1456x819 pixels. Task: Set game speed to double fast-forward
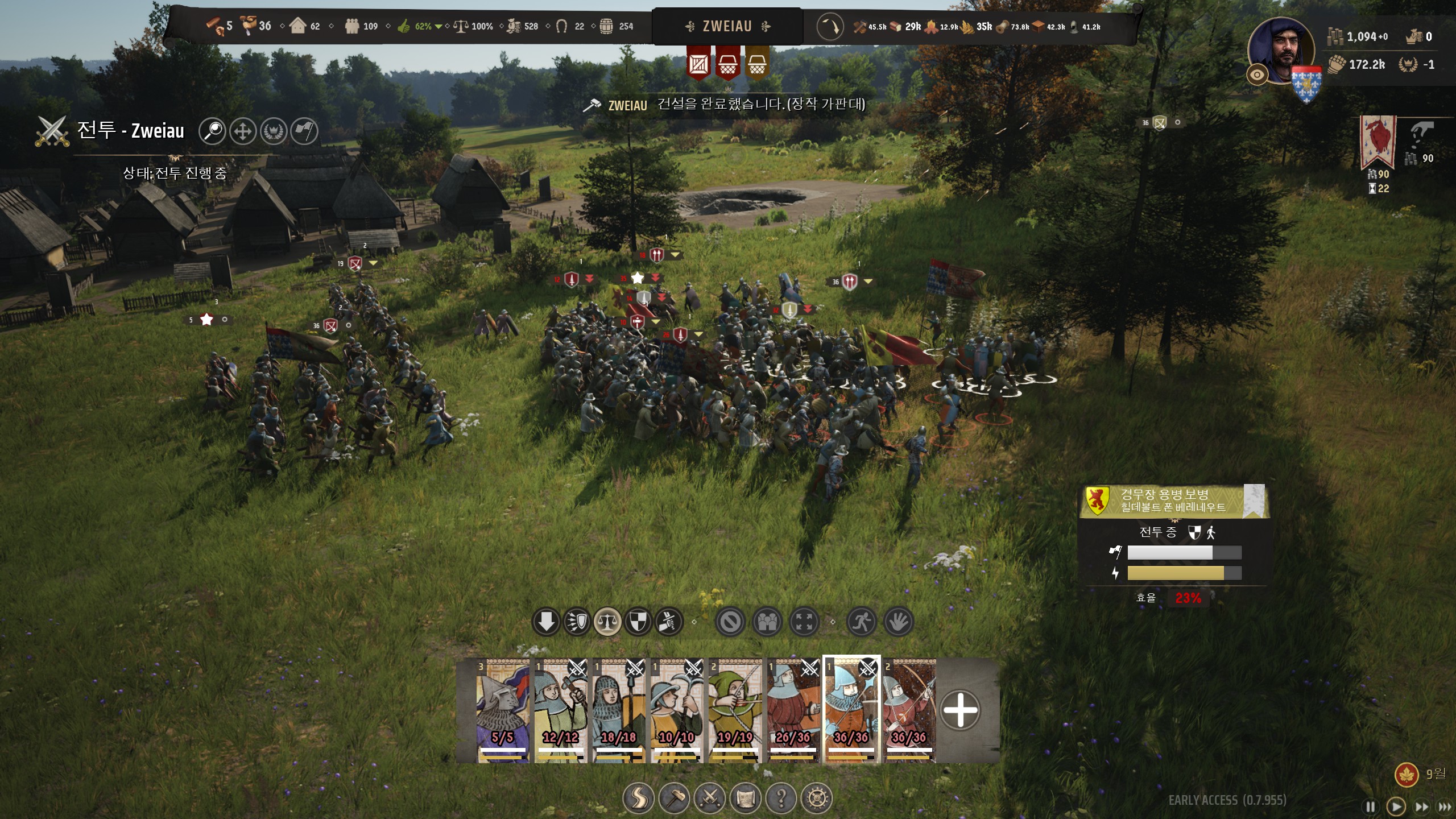tap(1422, 806)
